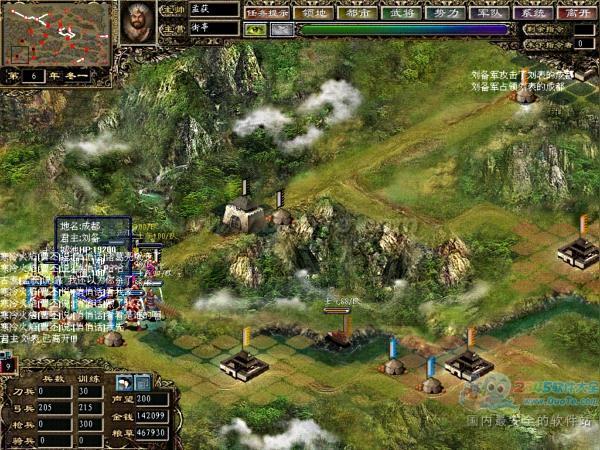
Task: Select the bearded commander portrait
Action: pos(138,22)
